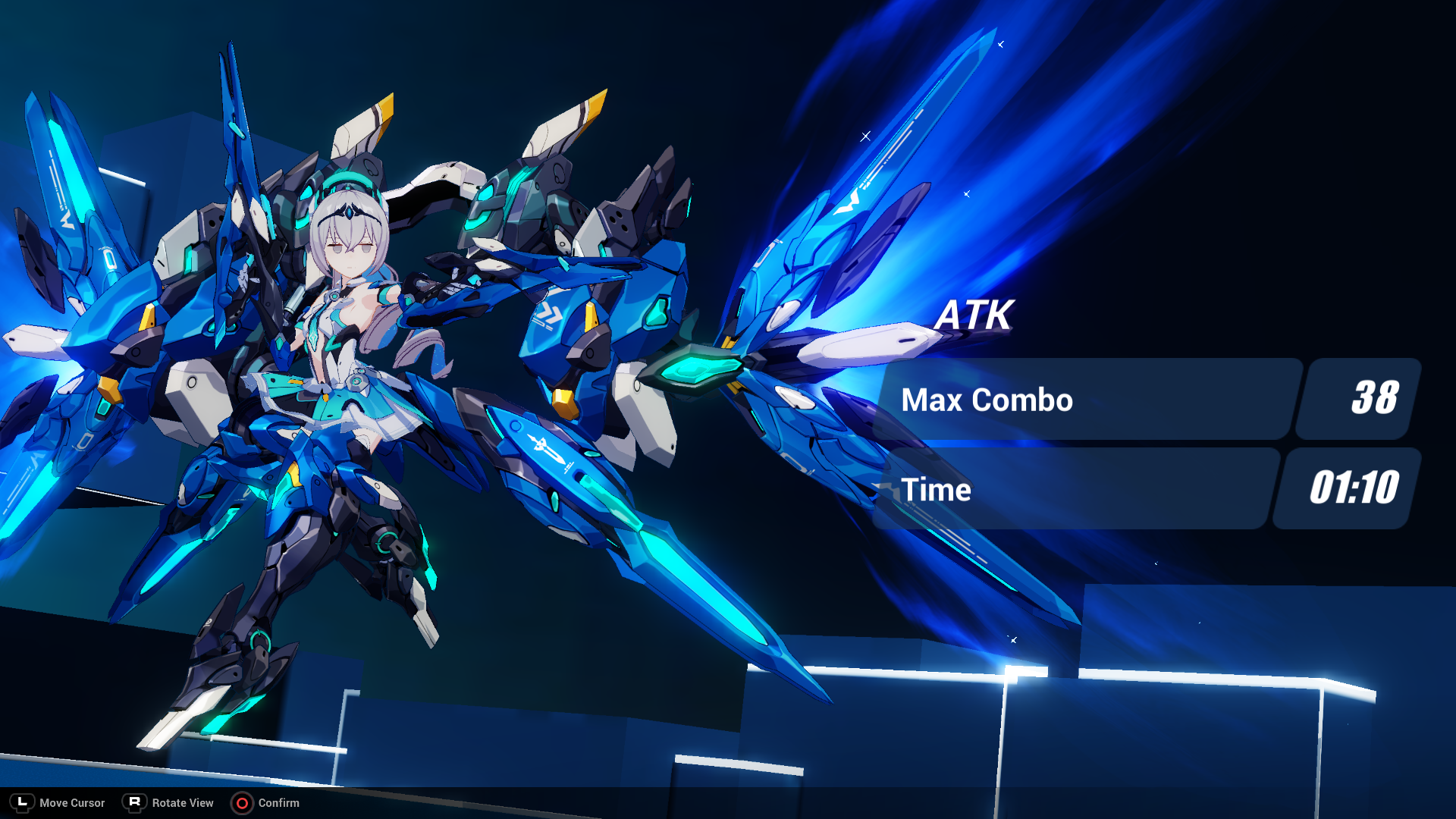Click the Rotate View label text

pos(182,802)
